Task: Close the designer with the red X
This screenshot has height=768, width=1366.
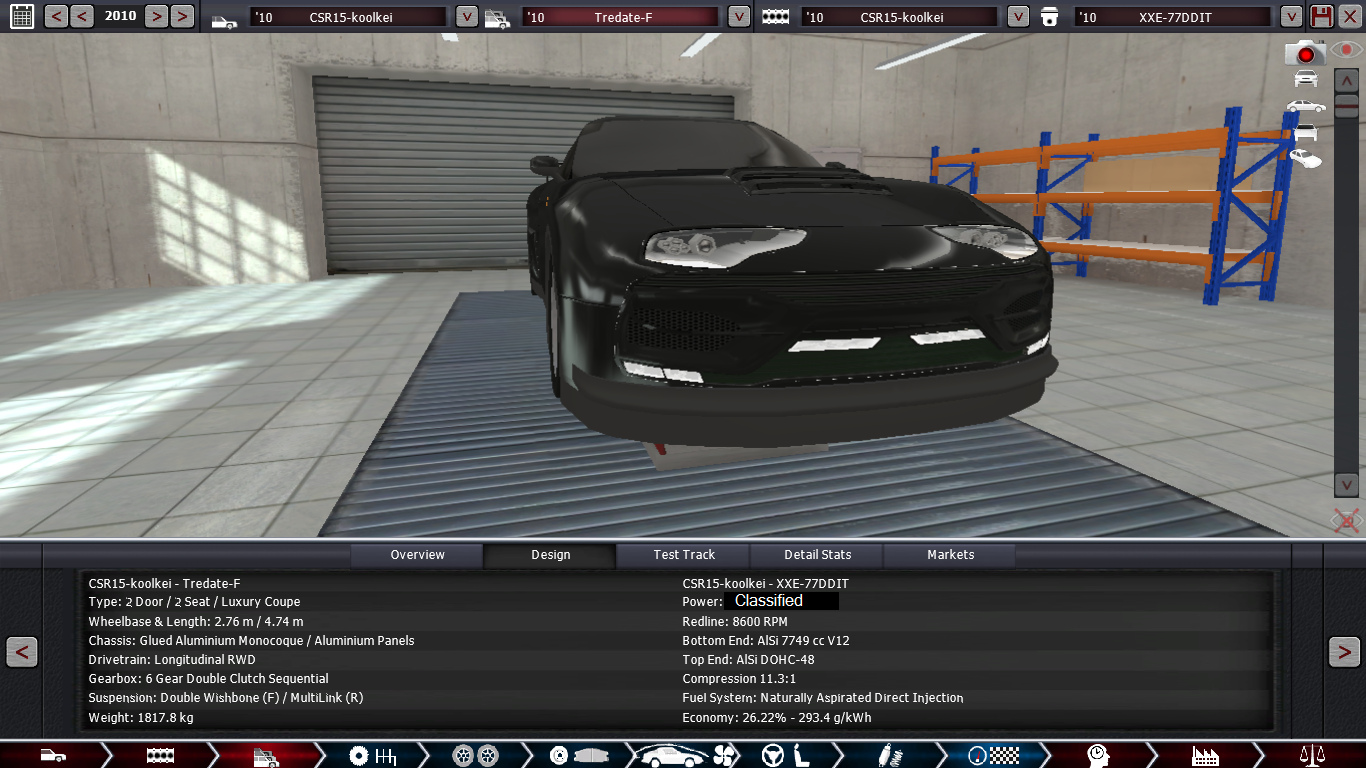Action: tap(1349, 16)
